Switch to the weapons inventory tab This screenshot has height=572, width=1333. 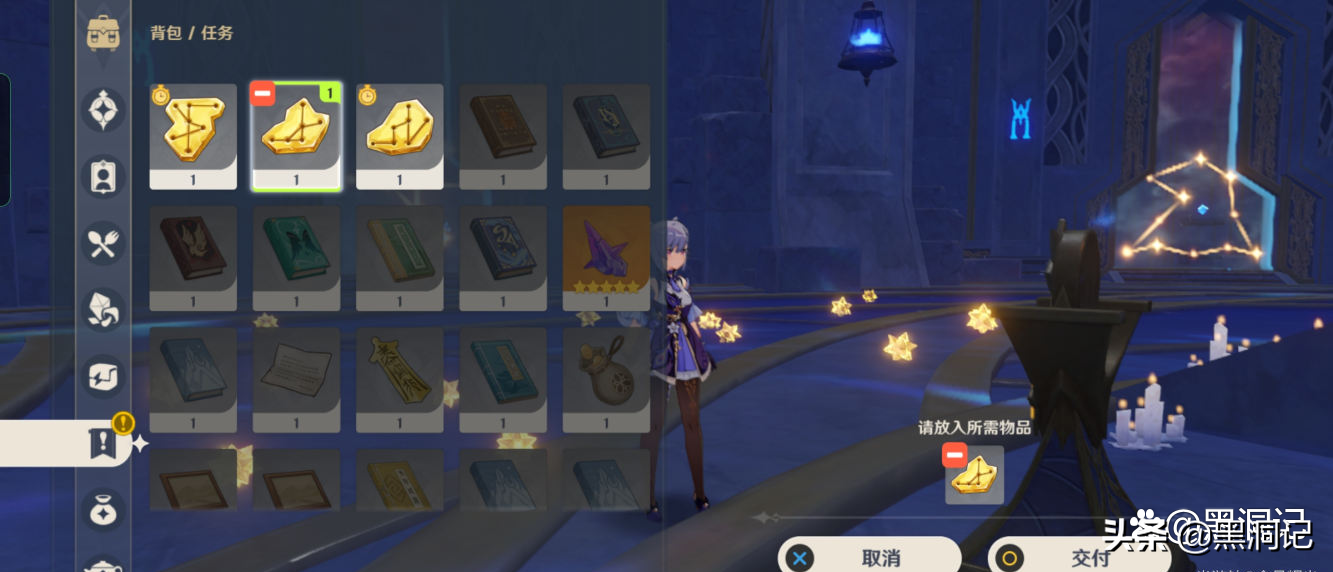tap(104, 110)
